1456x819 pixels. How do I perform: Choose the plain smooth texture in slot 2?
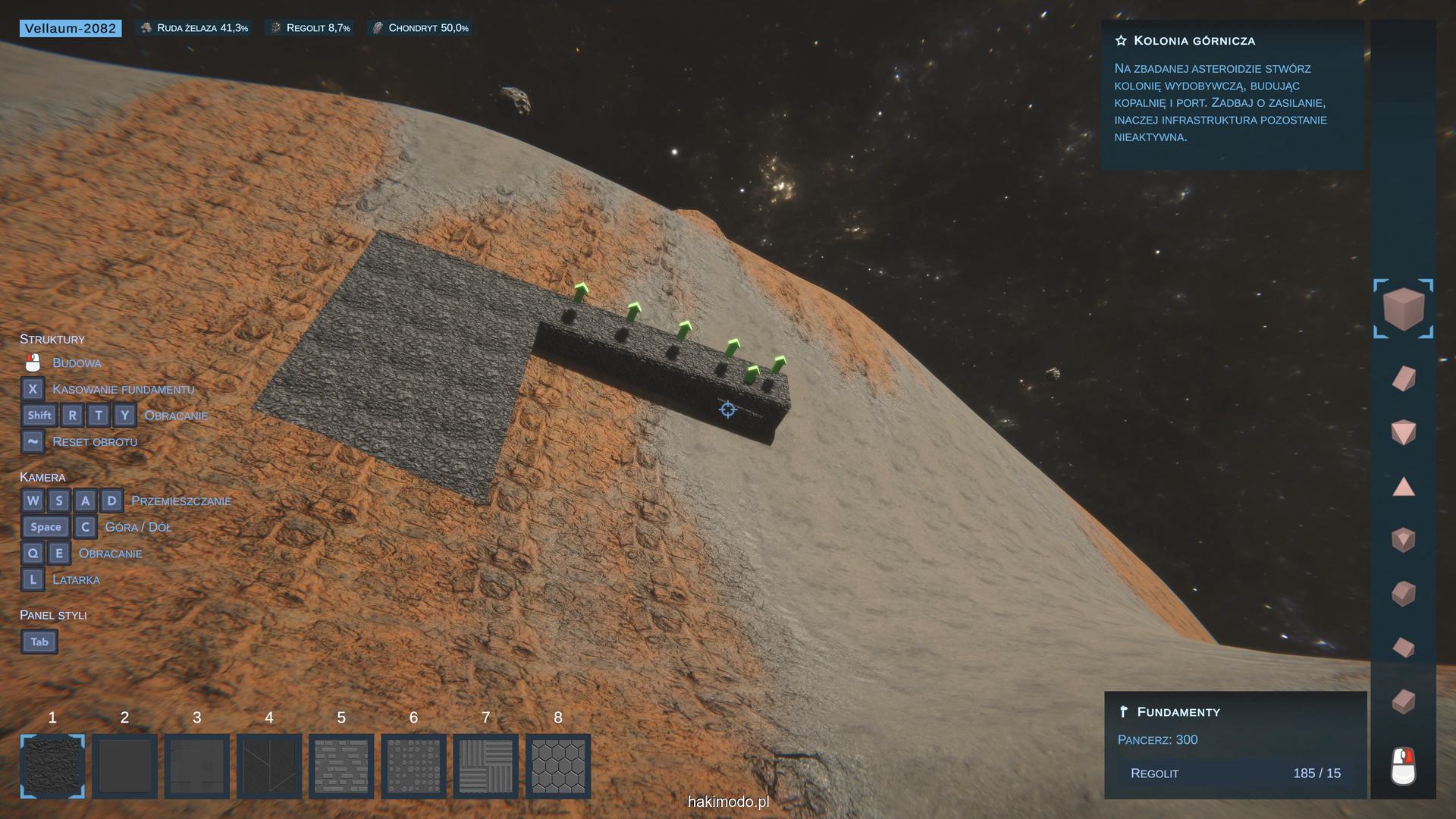(125, 766)
